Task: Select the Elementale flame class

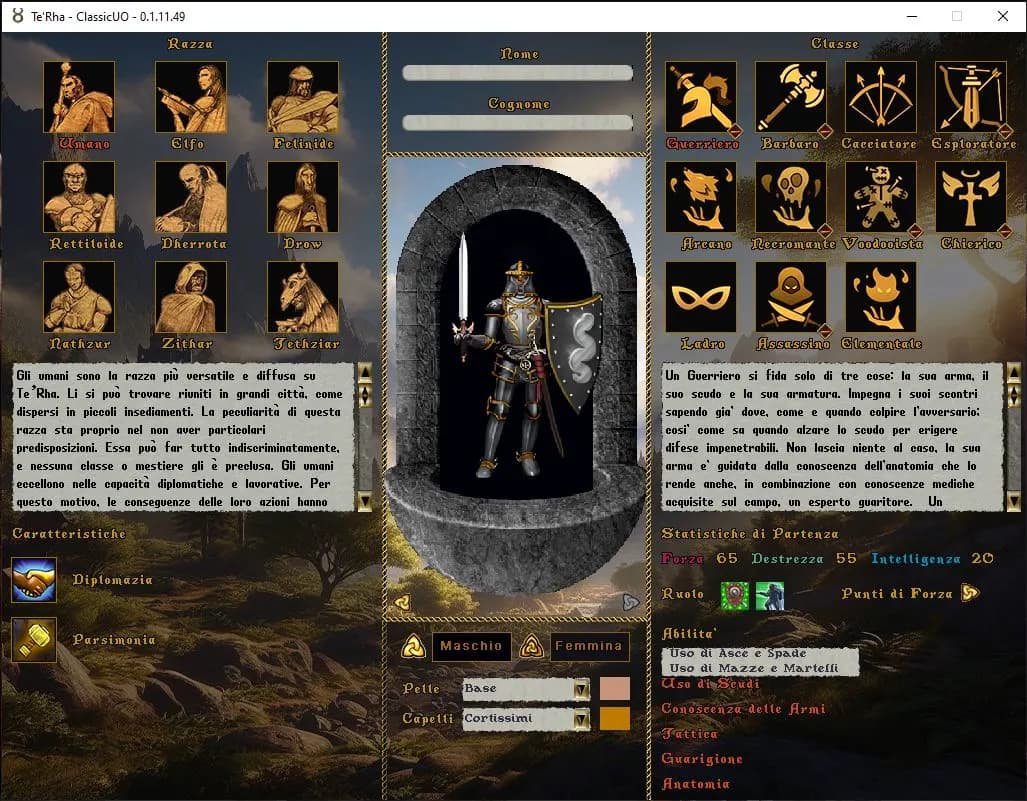Action: (880, 297)
